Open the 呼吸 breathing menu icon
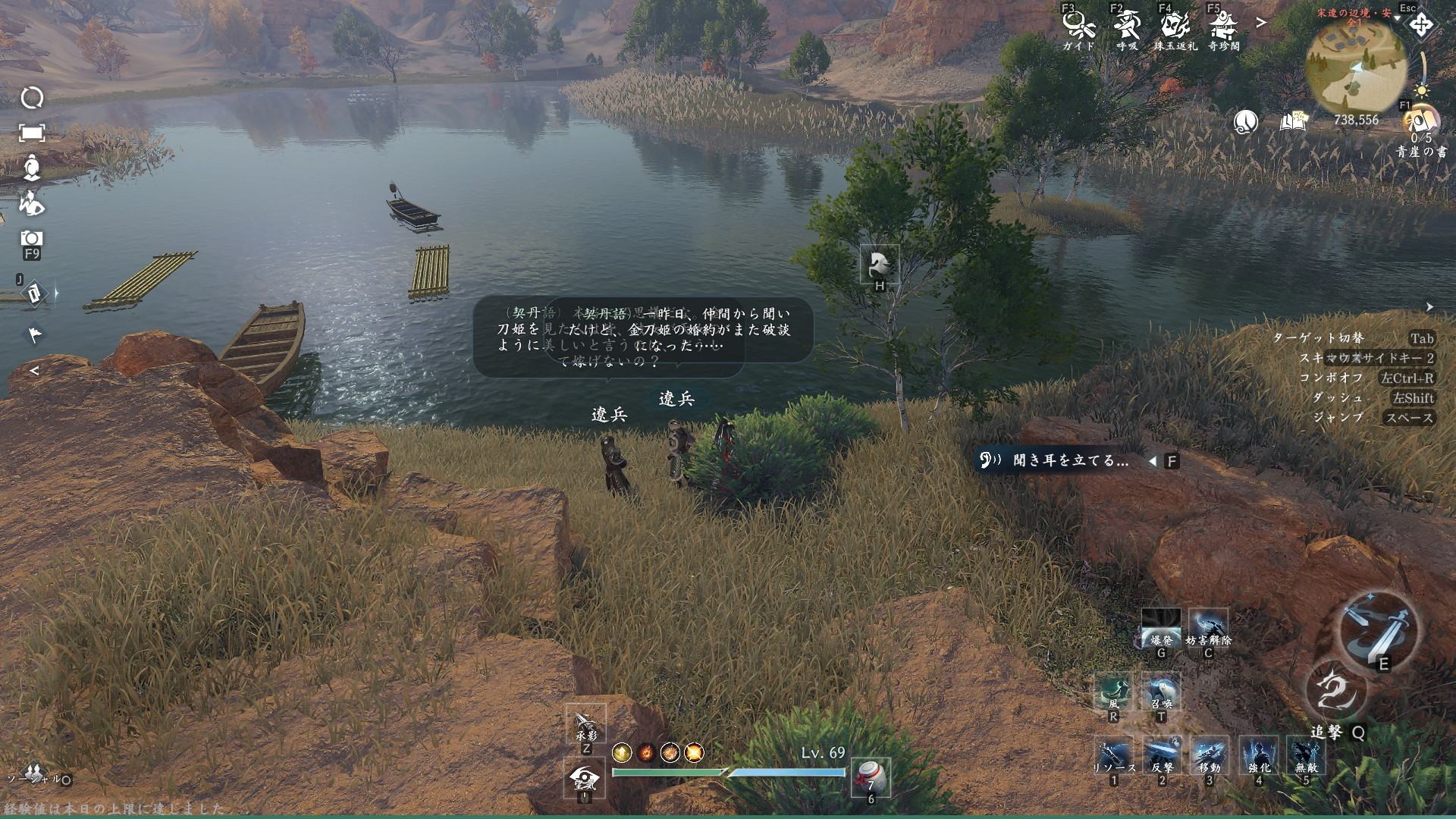This screenshot has width=1456, height=819. (x=1127, y=27)
